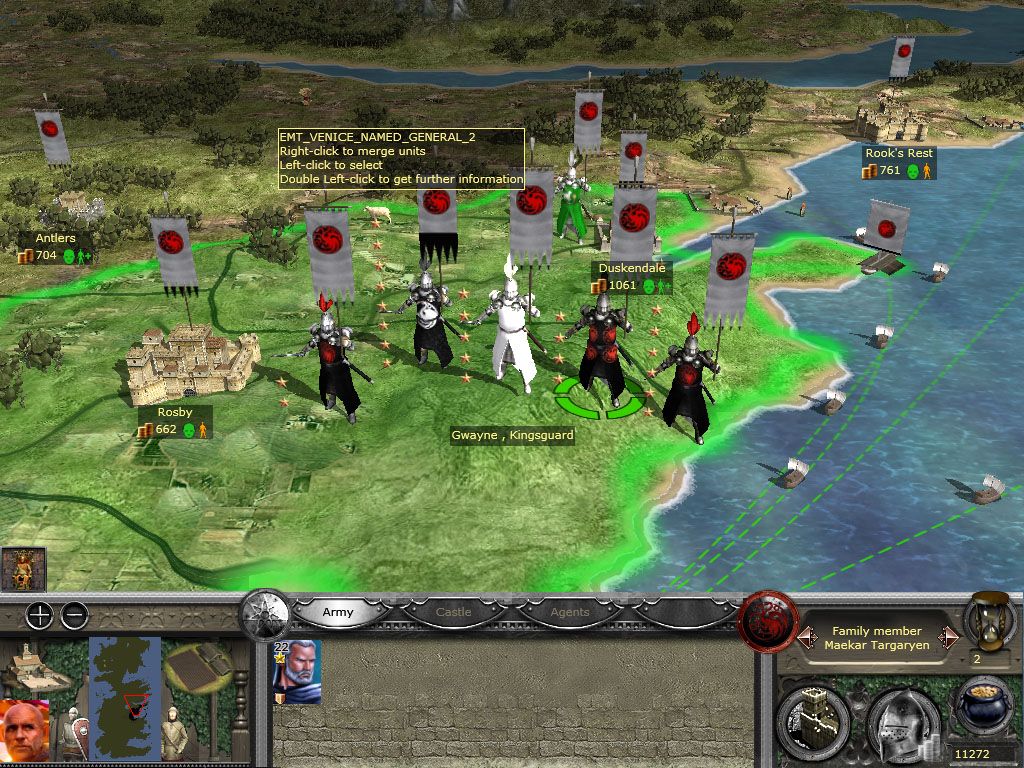Zoom out the map with minus button

[x=74, y=615]
